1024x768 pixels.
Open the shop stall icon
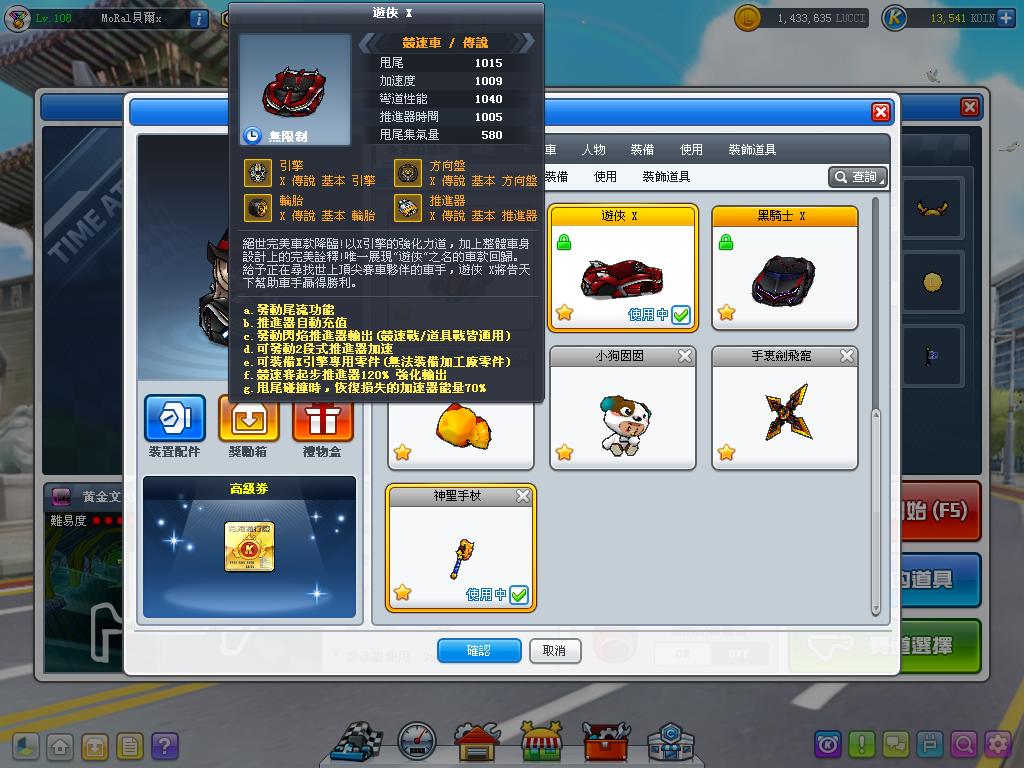tap(541, 741)
